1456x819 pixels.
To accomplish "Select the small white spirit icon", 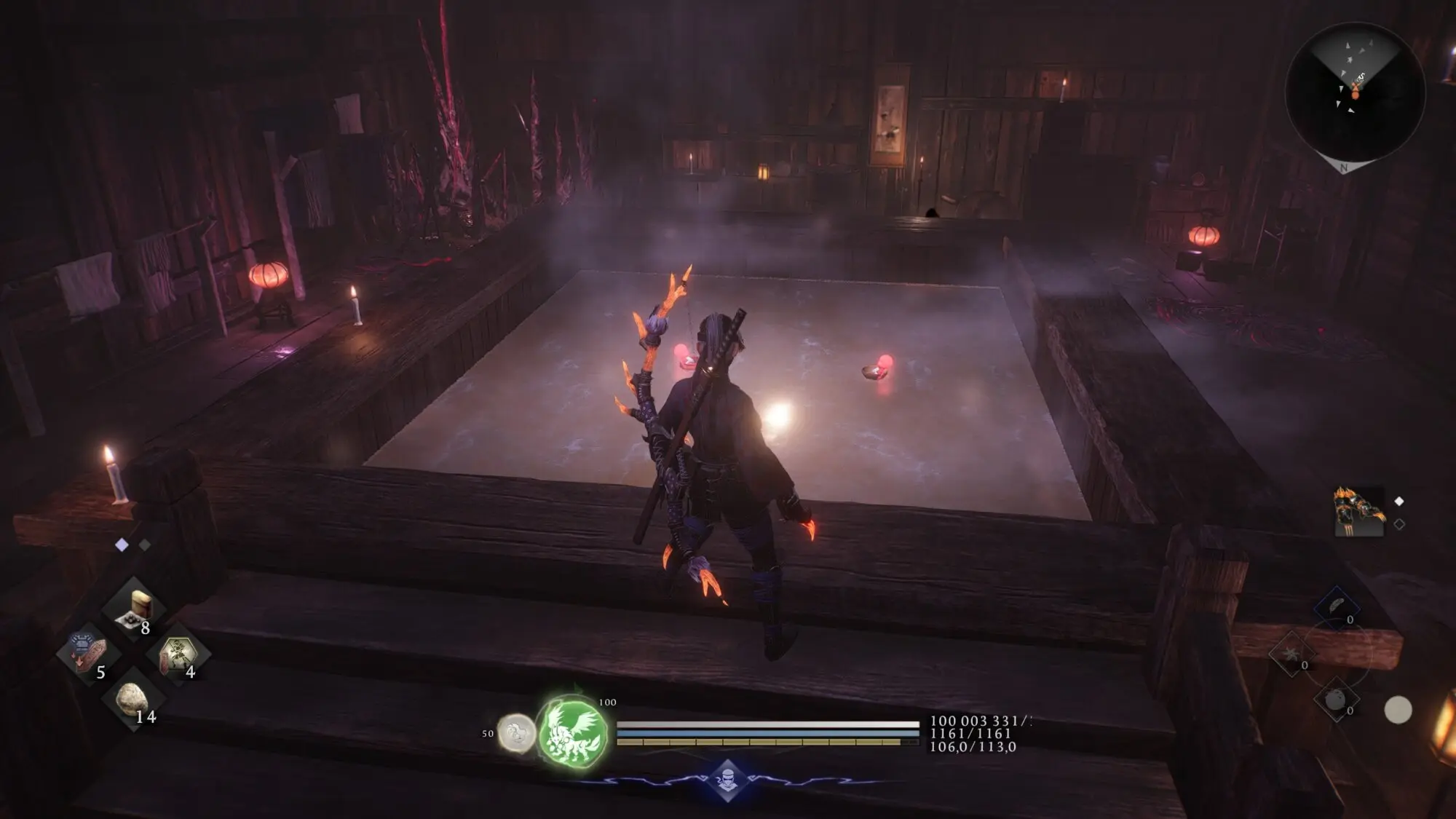I will 515,732.
